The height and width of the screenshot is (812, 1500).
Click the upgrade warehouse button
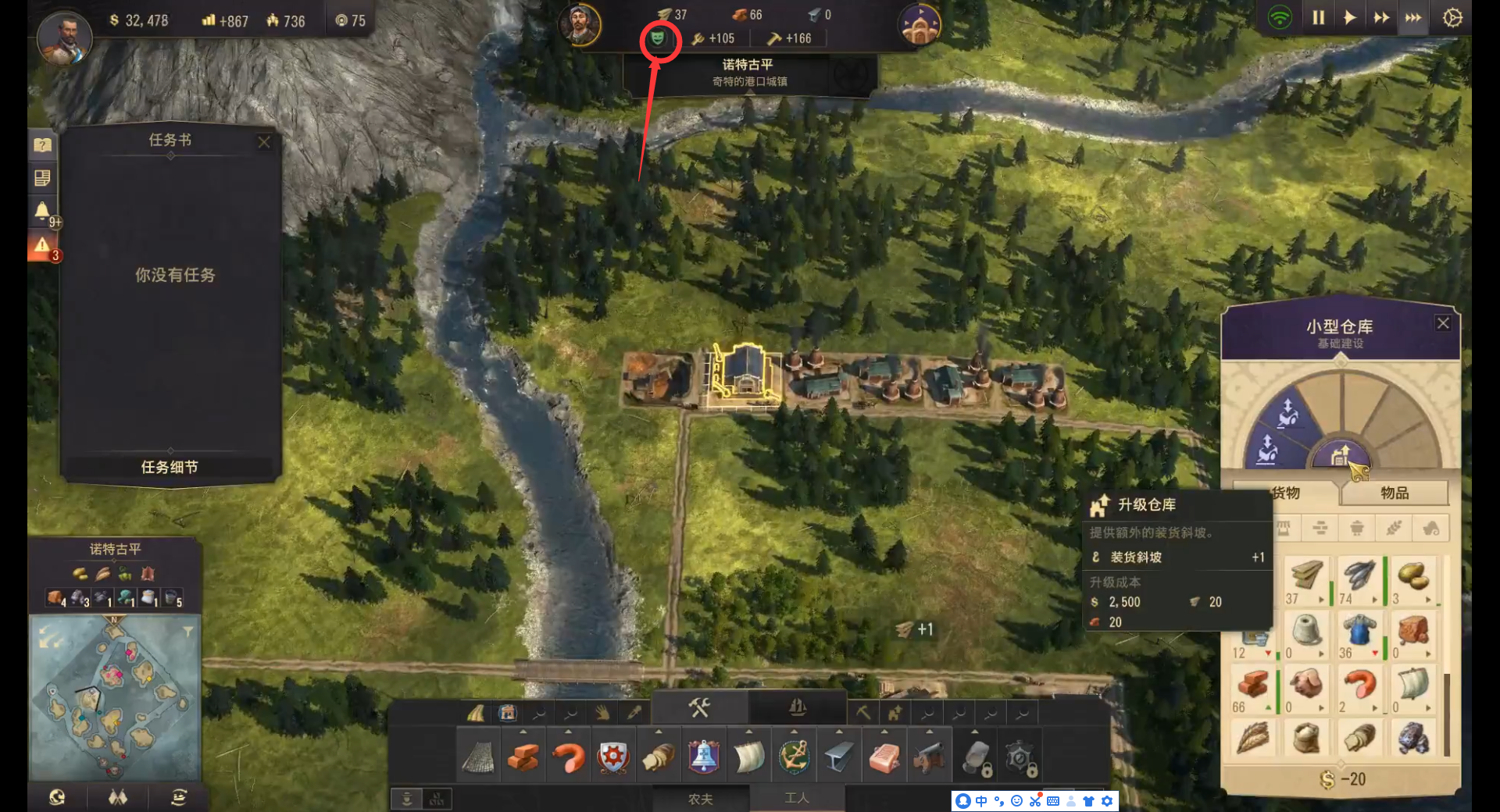click(x=1341, y=454)
